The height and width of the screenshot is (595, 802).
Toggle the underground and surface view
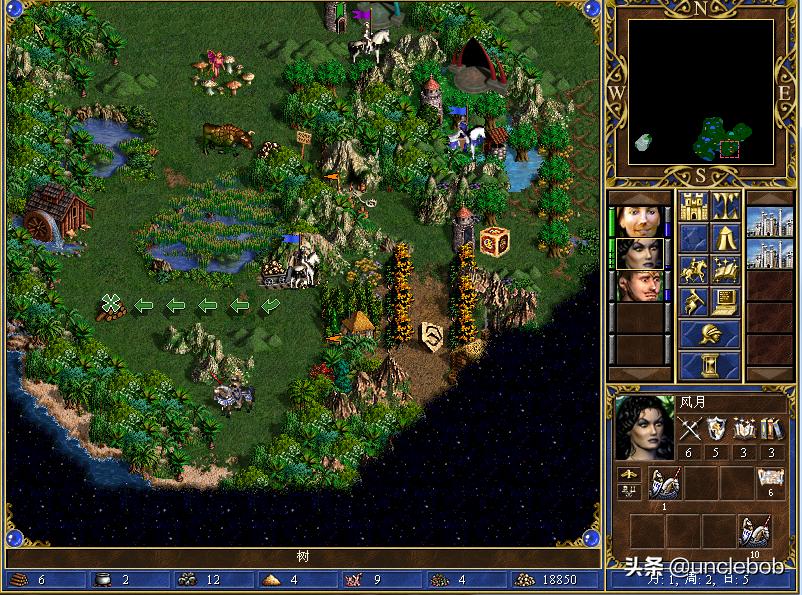tap(726, 206)
